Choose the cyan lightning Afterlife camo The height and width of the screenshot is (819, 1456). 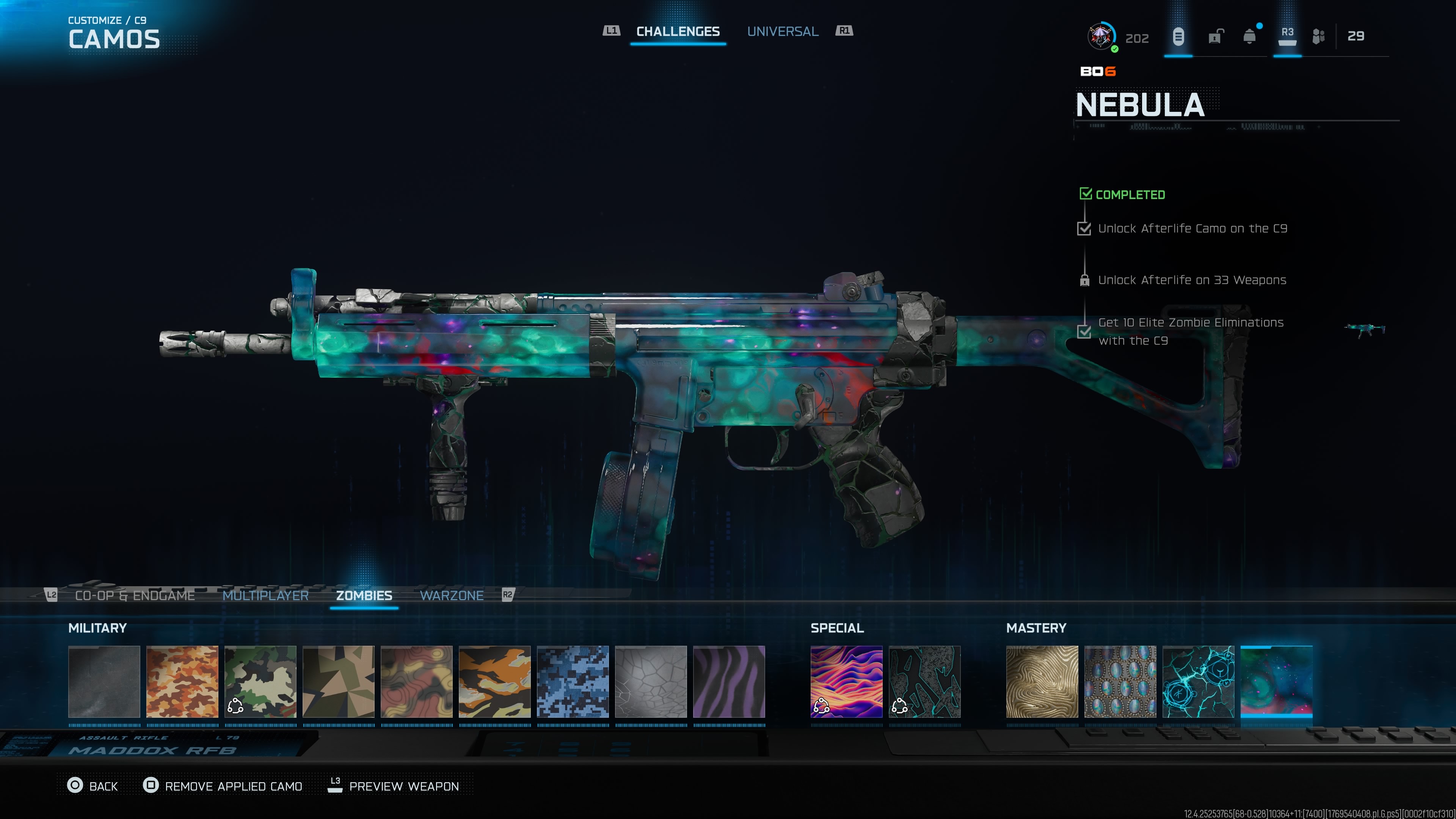pos(1198,682)
